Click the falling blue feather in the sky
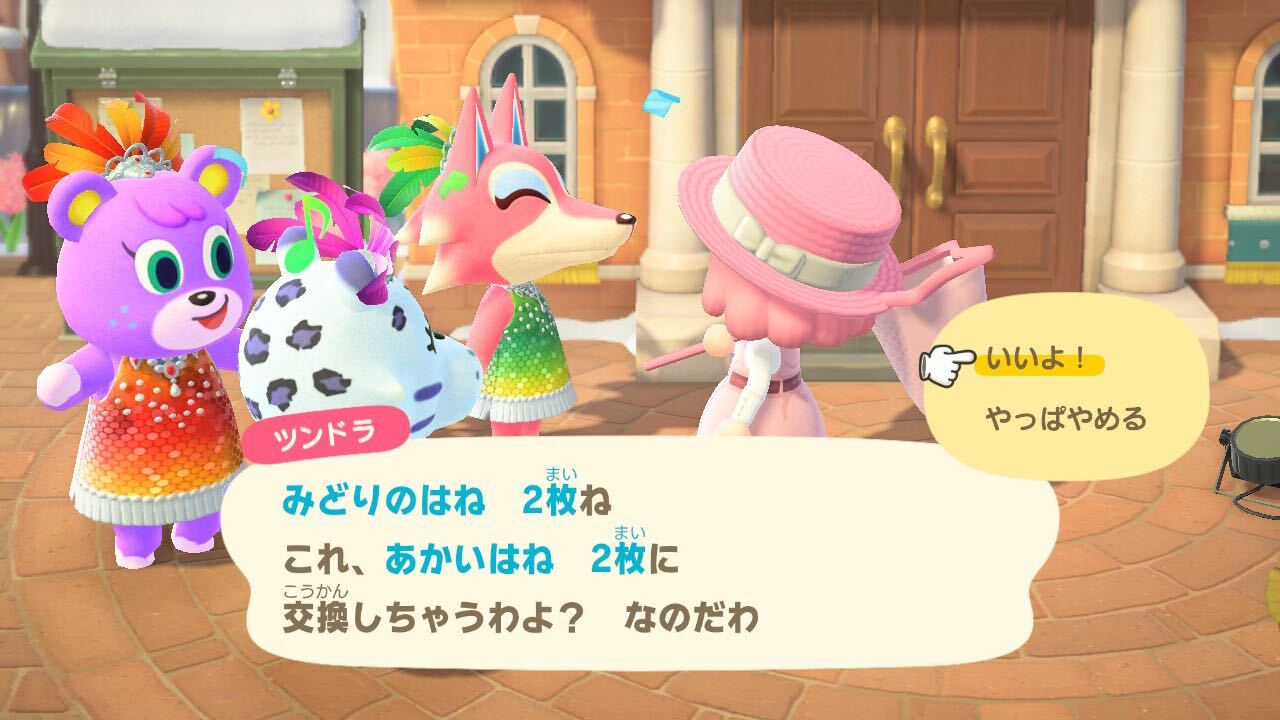The image size is (1280, 720). tap(666, 101)
